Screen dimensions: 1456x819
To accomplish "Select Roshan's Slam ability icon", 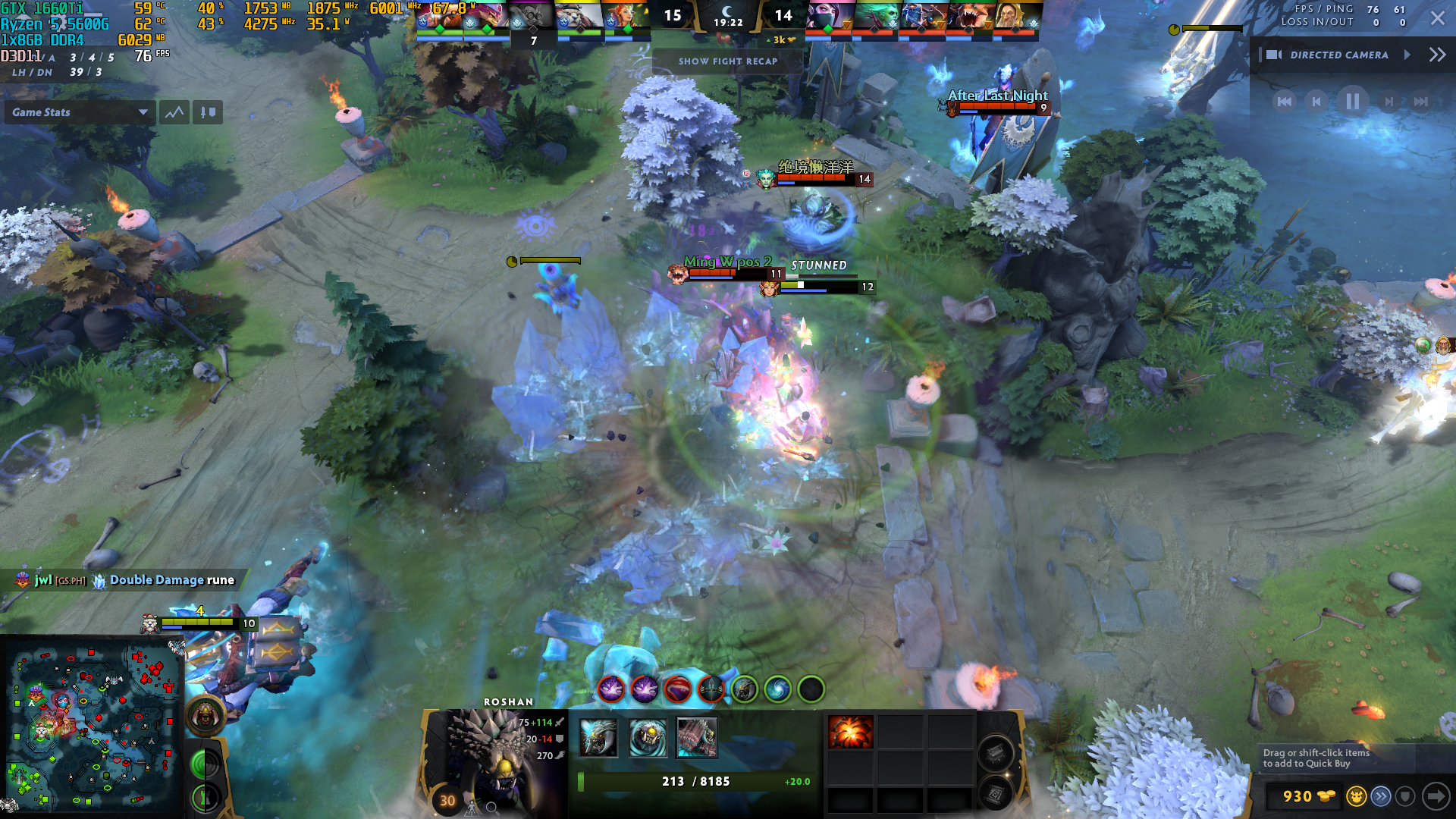I will [697, 738].
